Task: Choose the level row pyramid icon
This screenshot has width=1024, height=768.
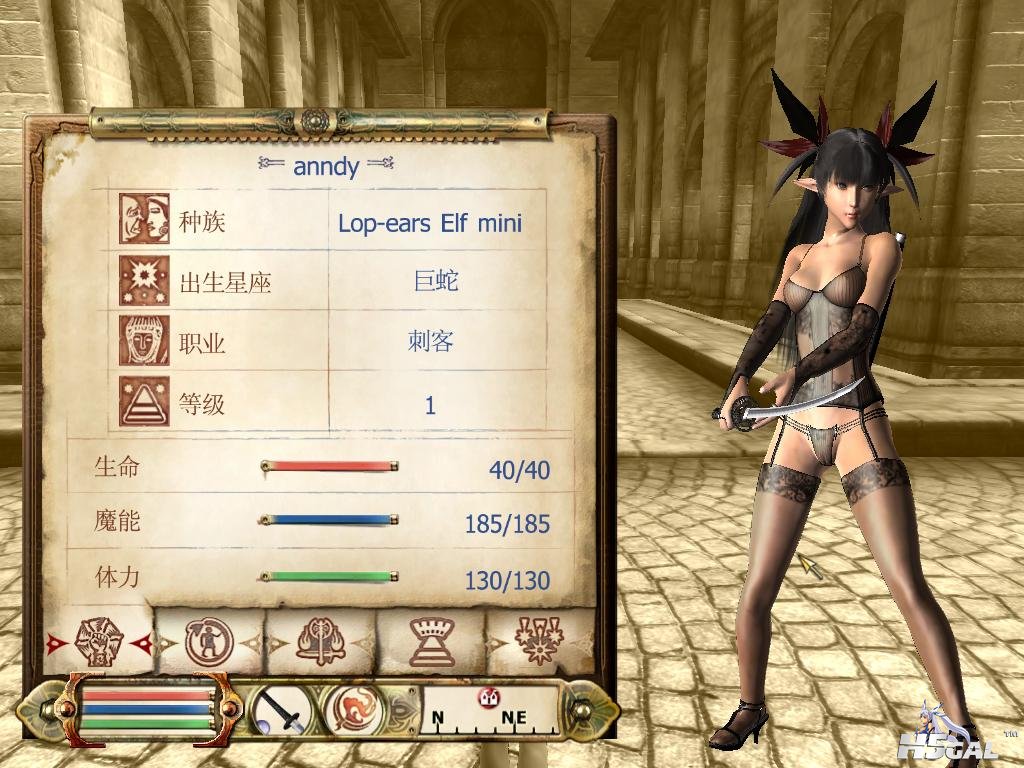Action: point(144,402)
